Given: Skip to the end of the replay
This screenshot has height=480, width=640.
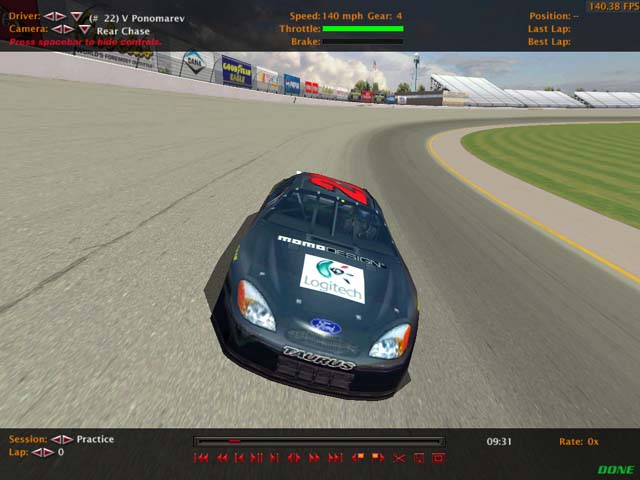Looking at the screenshot, I should (333, 458).
